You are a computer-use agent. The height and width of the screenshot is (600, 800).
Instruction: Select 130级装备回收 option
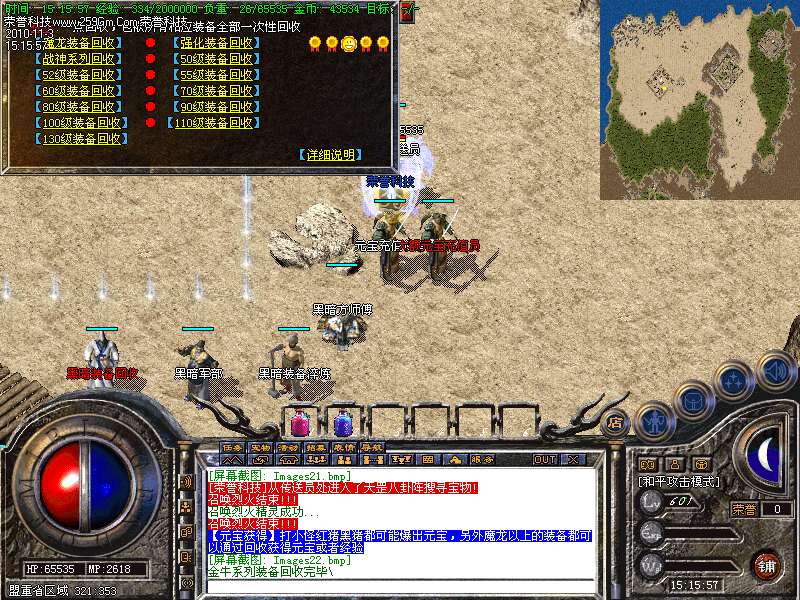80,139
